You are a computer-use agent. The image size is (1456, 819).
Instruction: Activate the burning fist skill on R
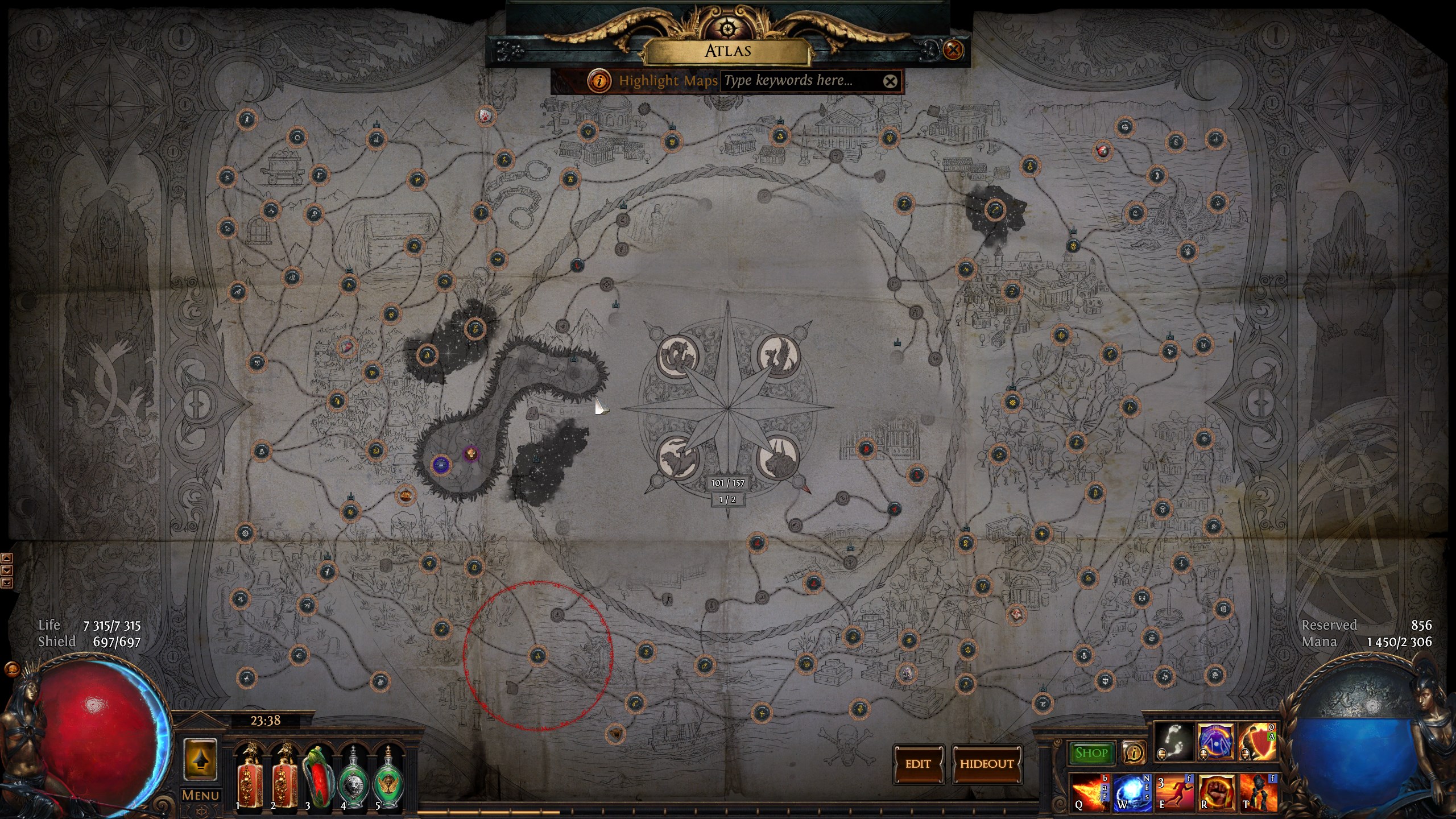coord(1216,792)
